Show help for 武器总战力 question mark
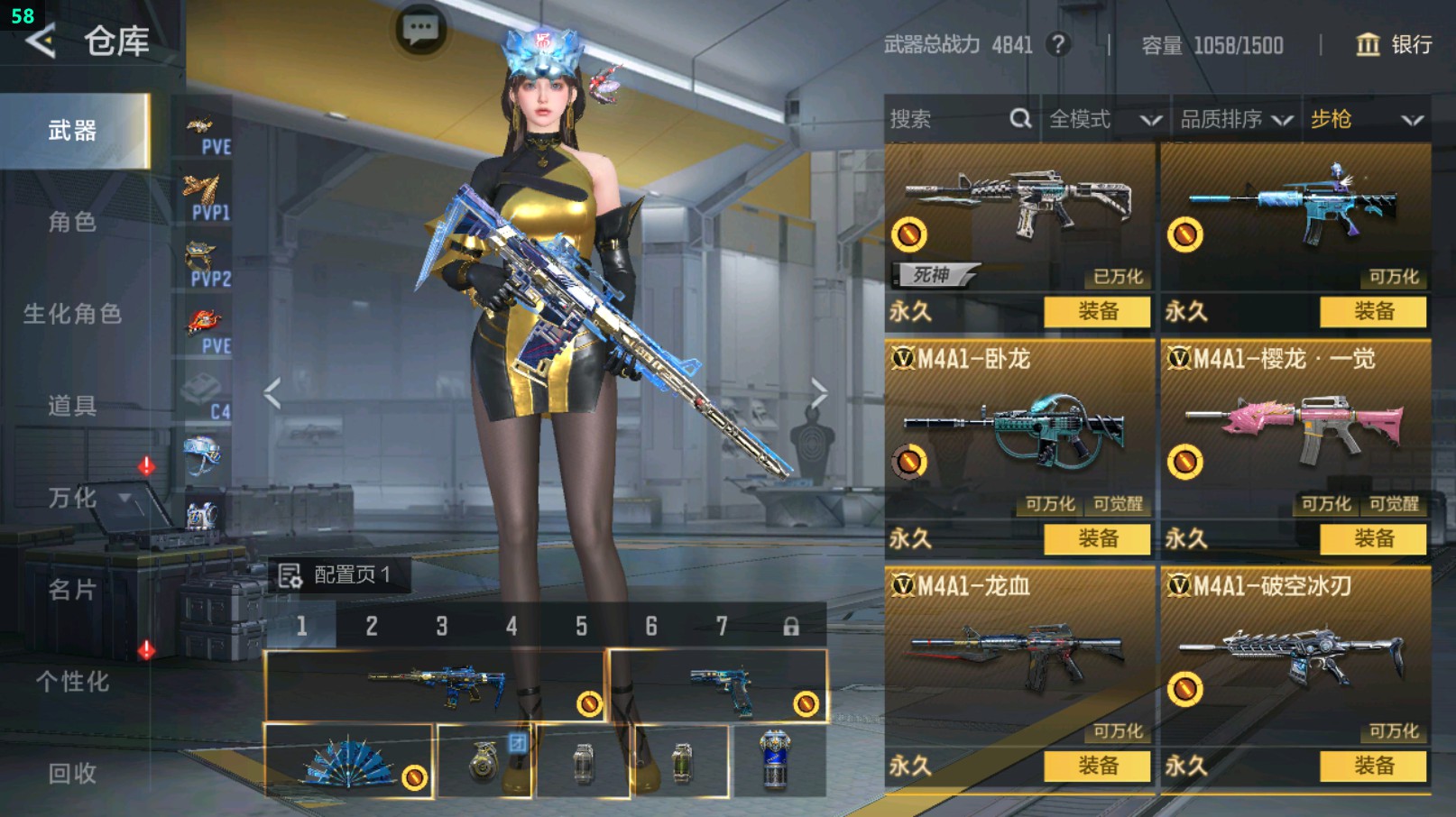 point(1058,44)
